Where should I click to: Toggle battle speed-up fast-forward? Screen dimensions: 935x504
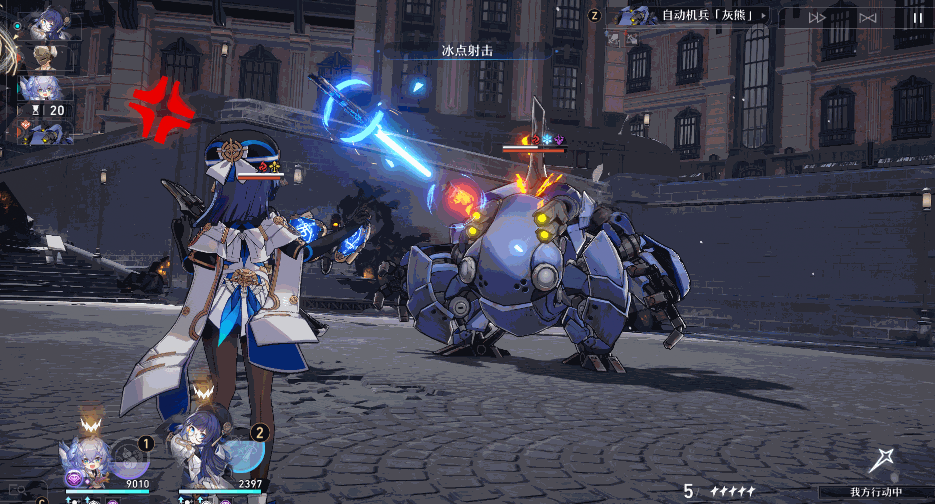click(817, 17)
